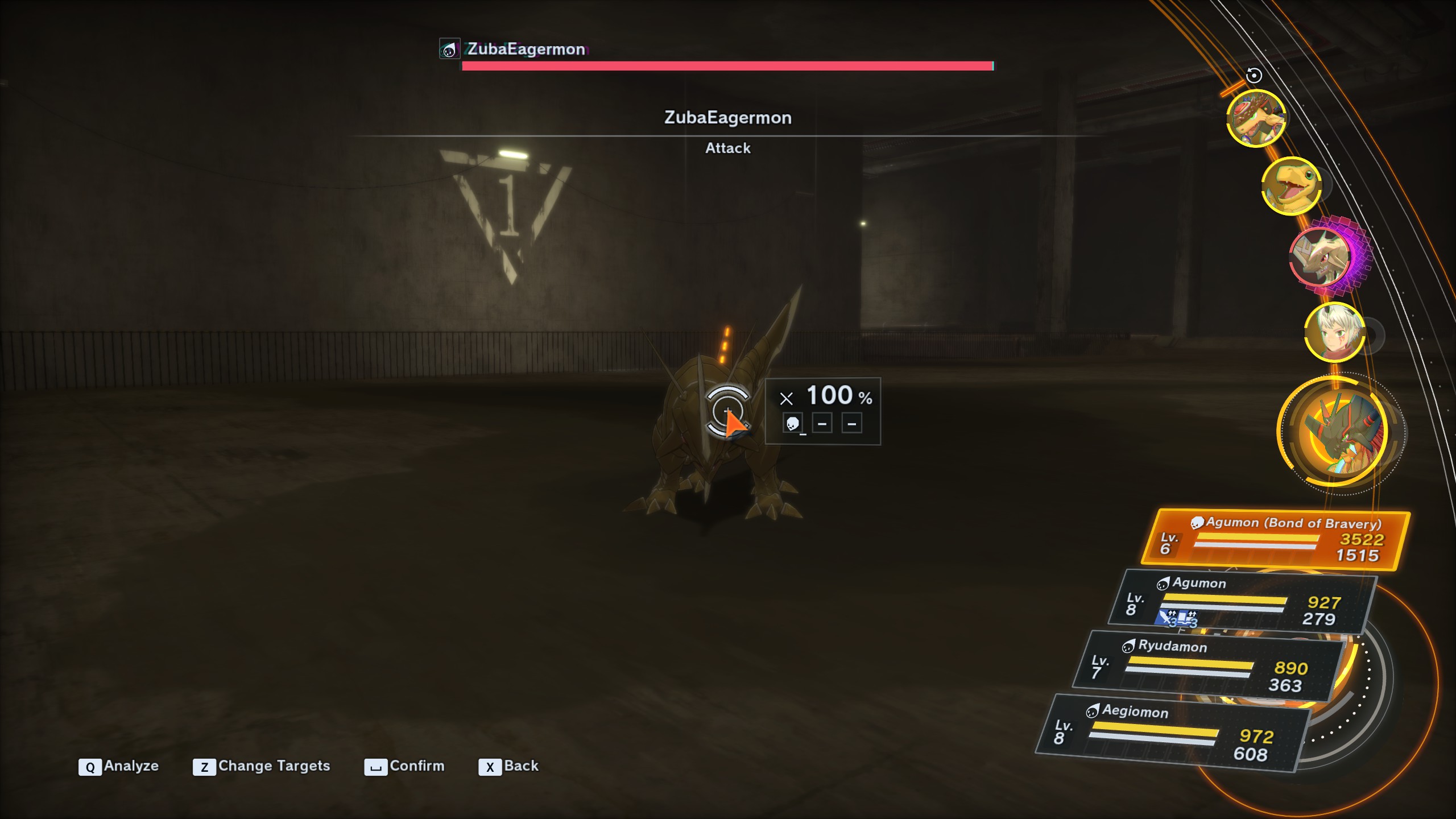Viewport: 1456px width, 819px height.
Task: Click the 100% hit chance panel
Action: [822, 411]
